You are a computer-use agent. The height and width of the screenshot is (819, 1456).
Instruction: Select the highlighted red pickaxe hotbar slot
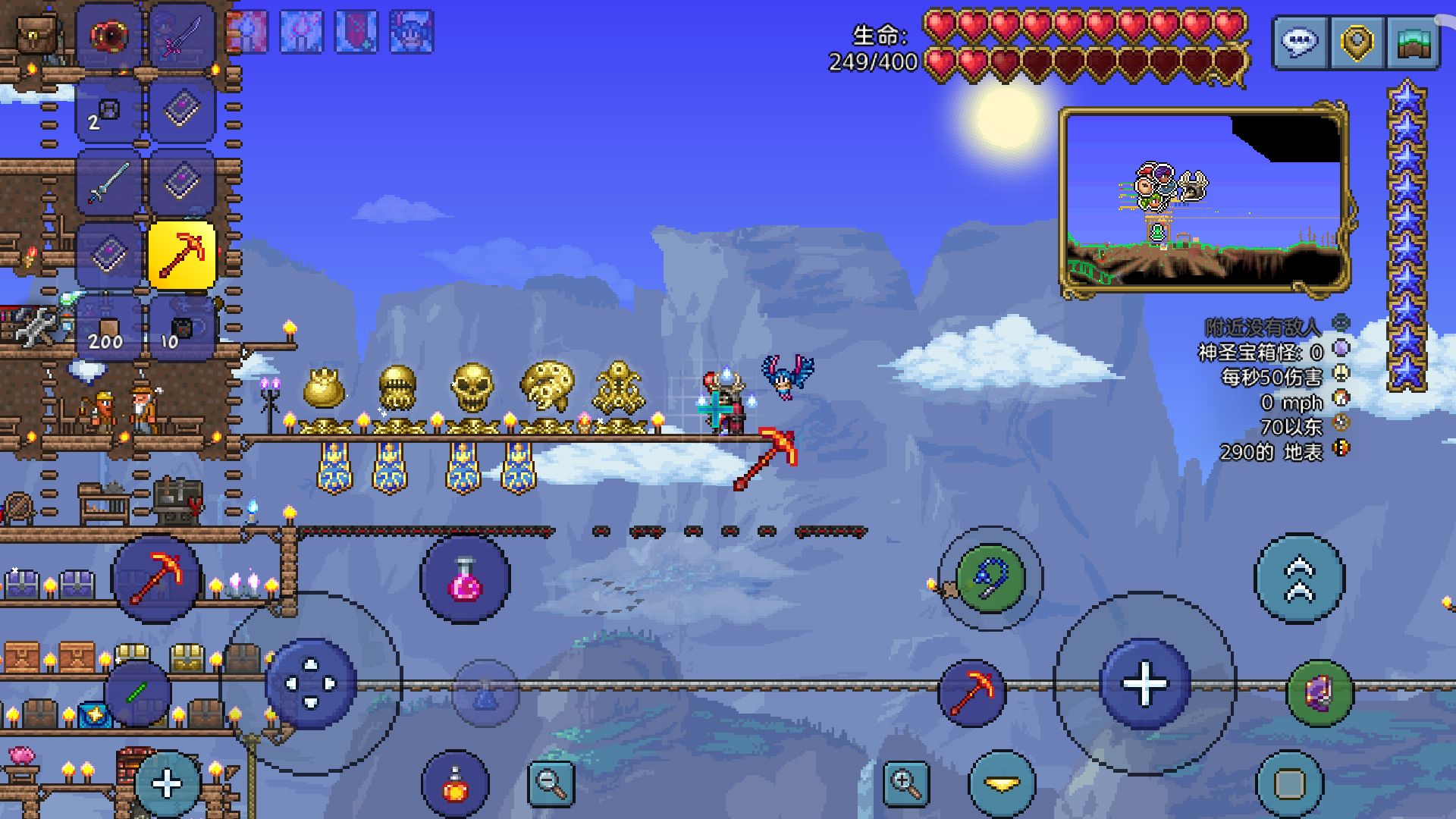pyautogui.click(x=182, y=256)
